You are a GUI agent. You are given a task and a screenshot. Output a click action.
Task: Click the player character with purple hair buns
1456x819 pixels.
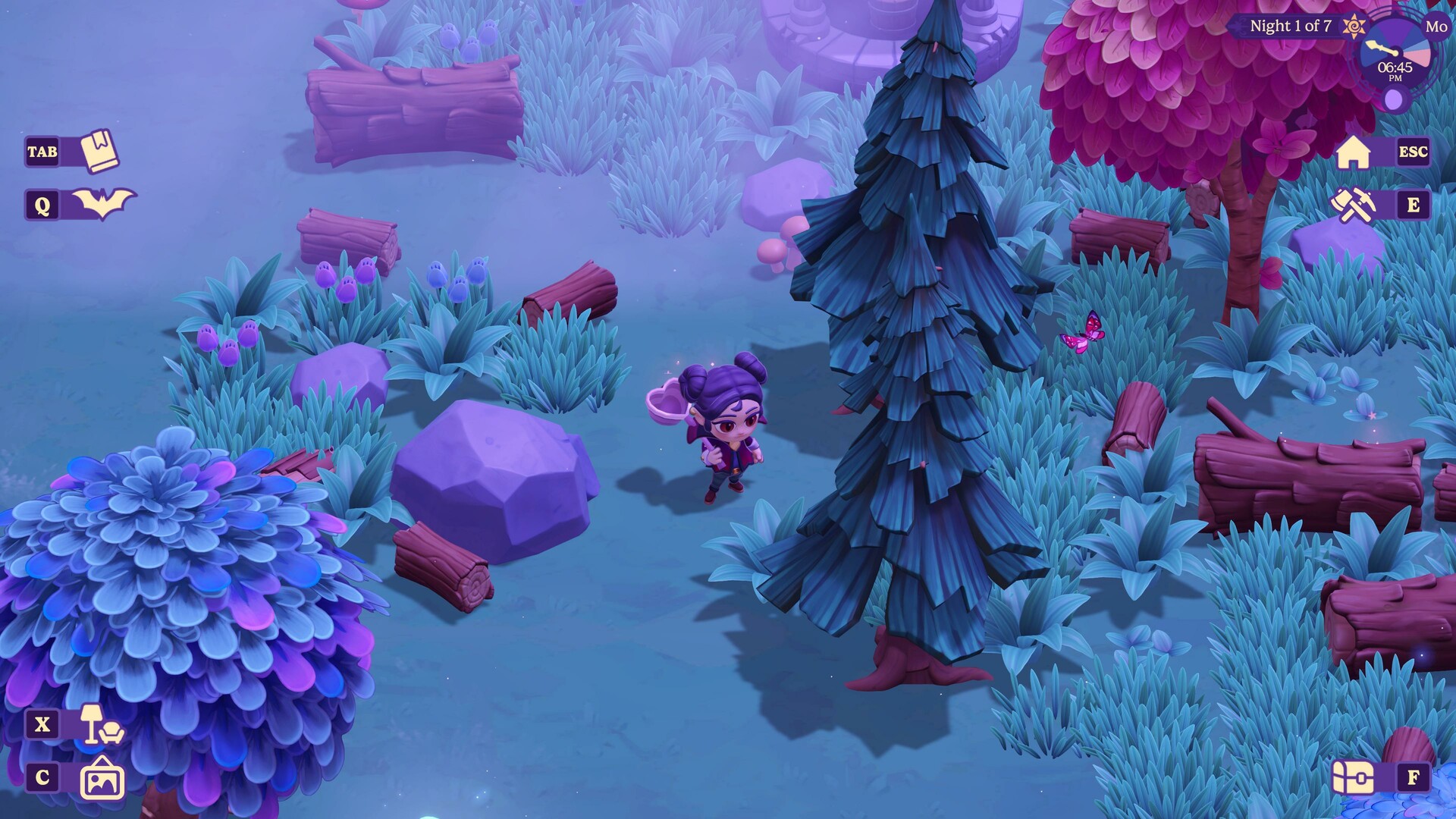tap(720, 432)
